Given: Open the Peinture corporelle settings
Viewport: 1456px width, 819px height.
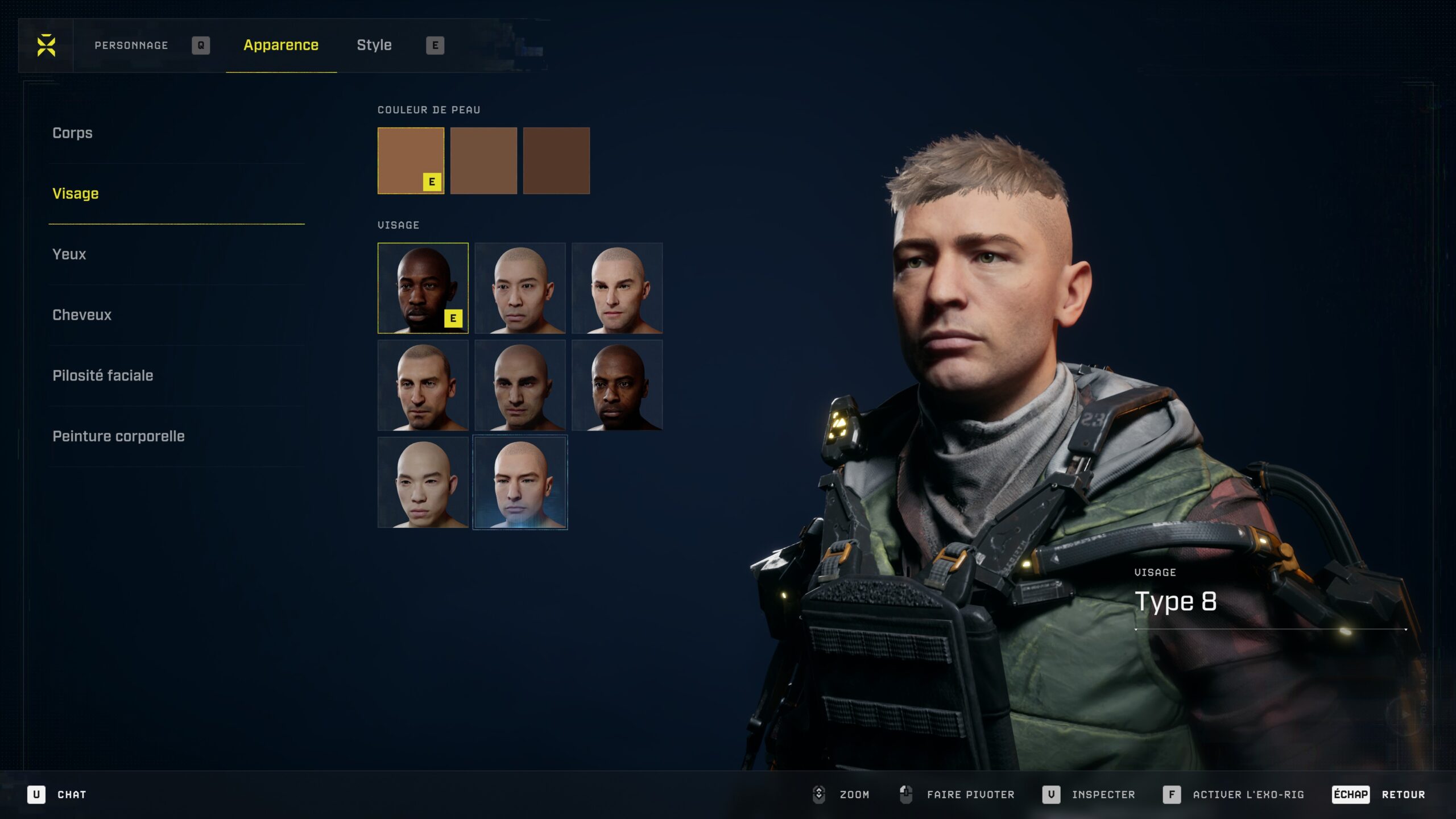Looking at the screenshot, I should pos(118,436).
